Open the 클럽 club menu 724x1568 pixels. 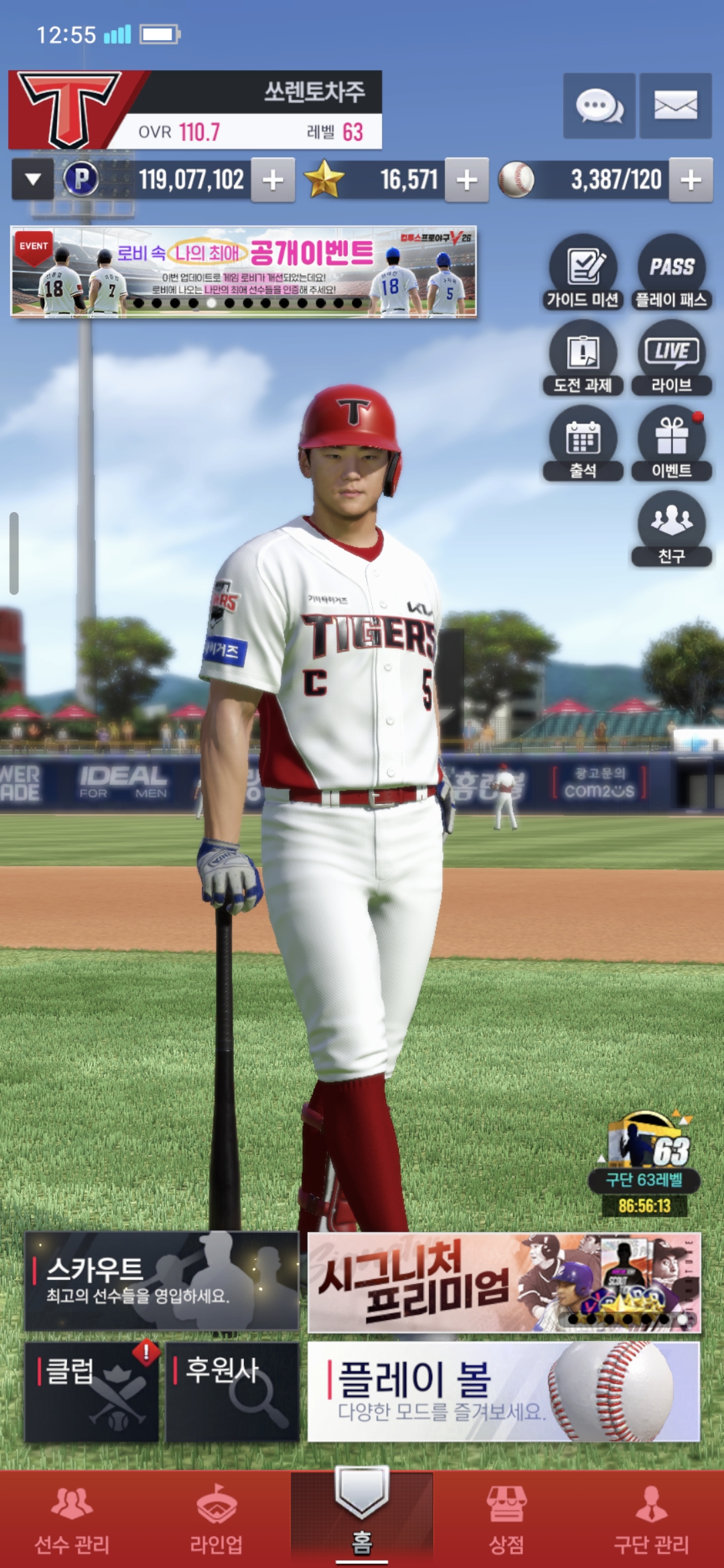(92, 1391)
